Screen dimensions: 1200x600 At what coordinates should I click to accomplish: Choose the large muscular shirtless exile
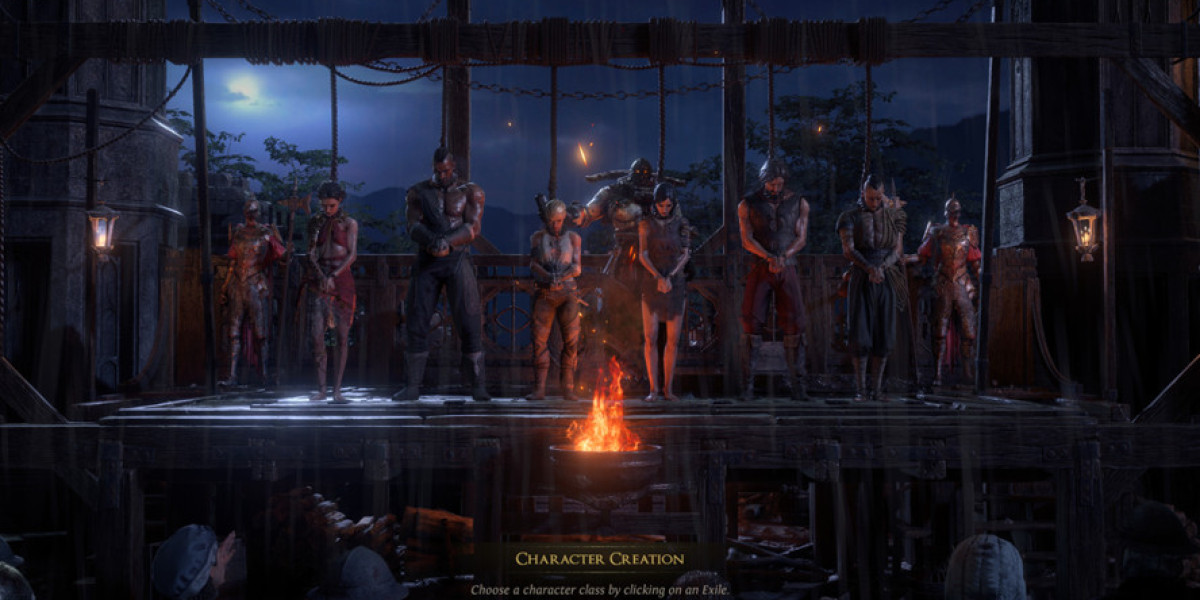(442, 260)
